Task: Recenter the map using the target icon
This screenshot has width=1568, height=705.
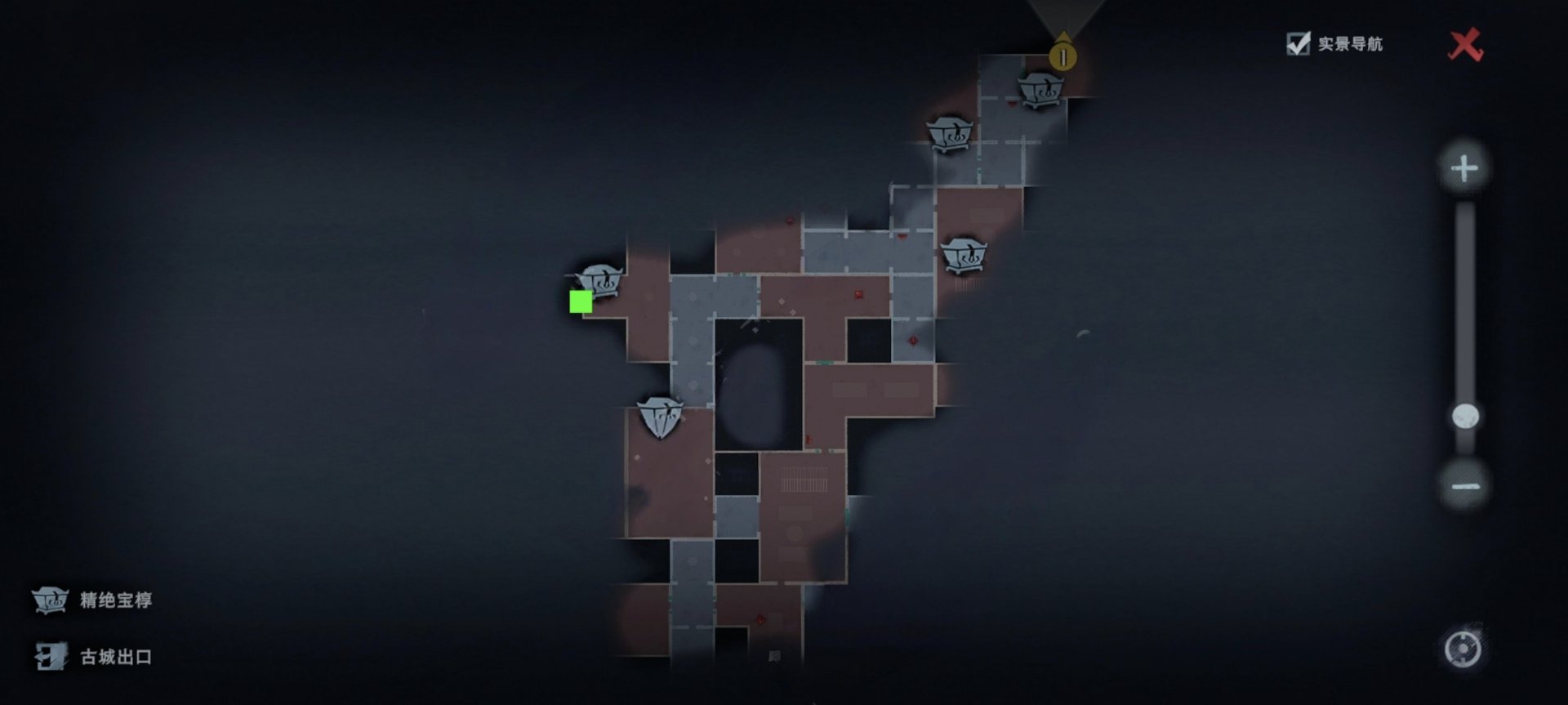Action: [1463, 650]
